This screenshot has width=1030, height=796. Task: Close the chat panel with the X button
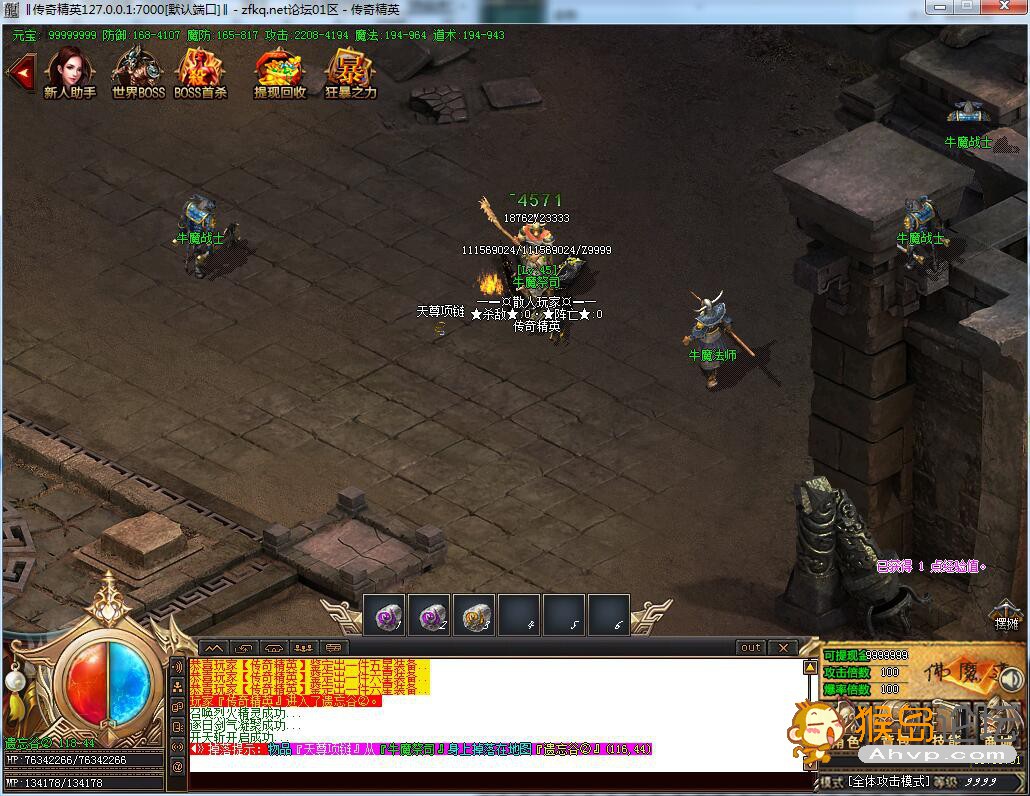tap(783, 648)
